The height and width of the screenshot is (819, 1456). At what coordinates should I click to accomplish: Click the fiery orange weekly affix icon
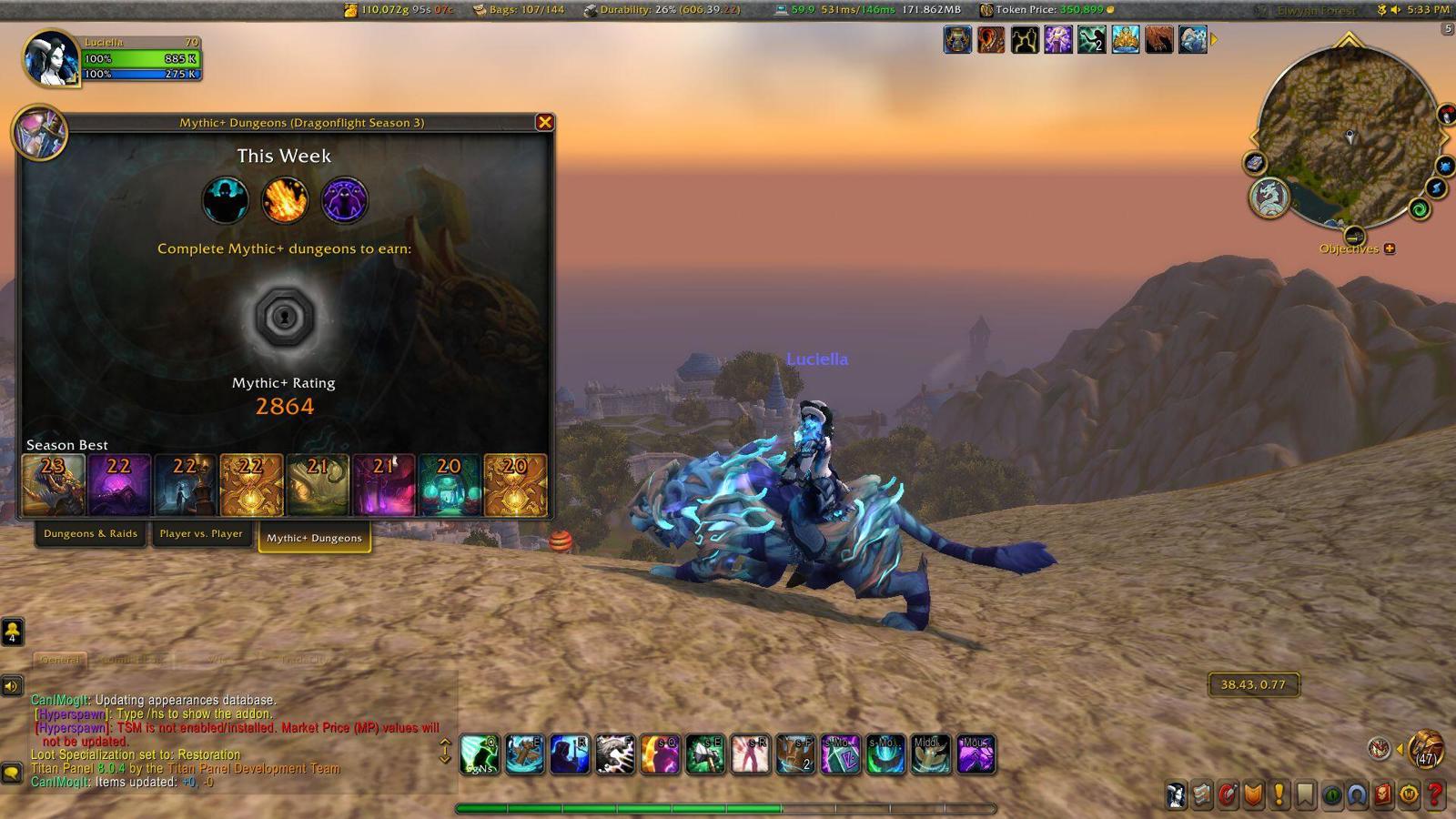click(284, 200)
